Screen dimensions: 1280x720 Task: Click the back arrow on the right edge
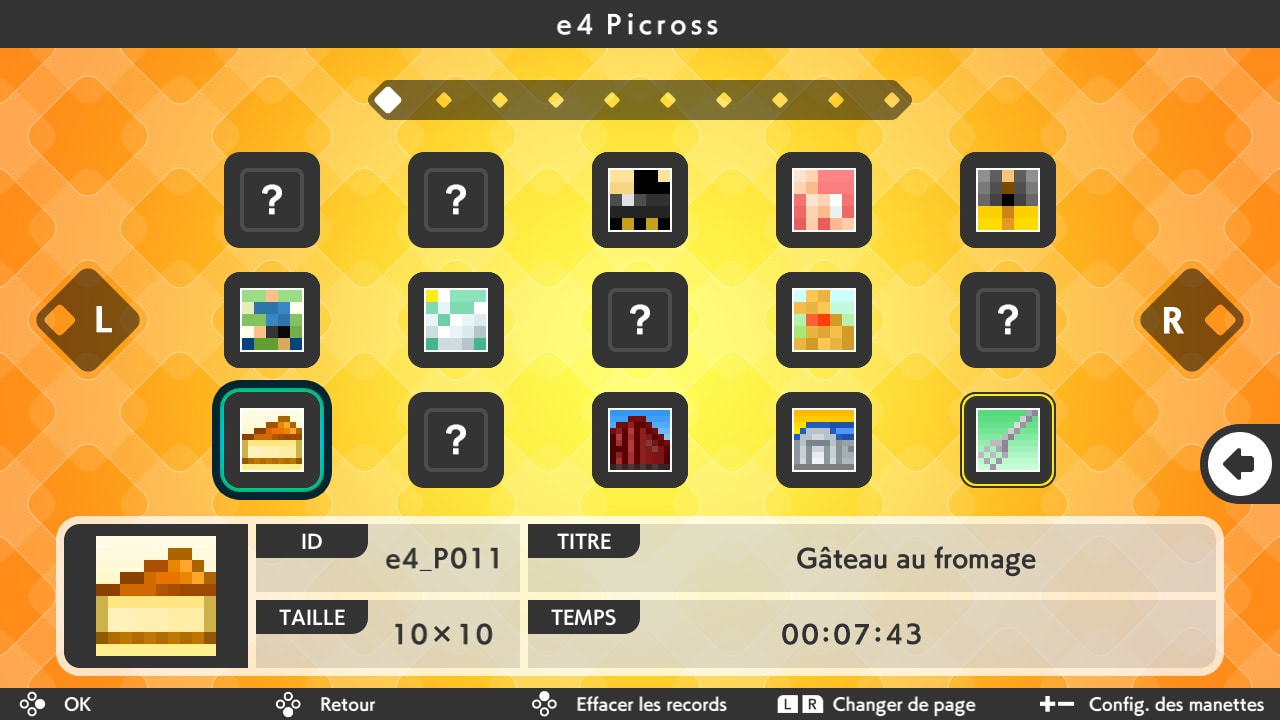coord(1240,463)
